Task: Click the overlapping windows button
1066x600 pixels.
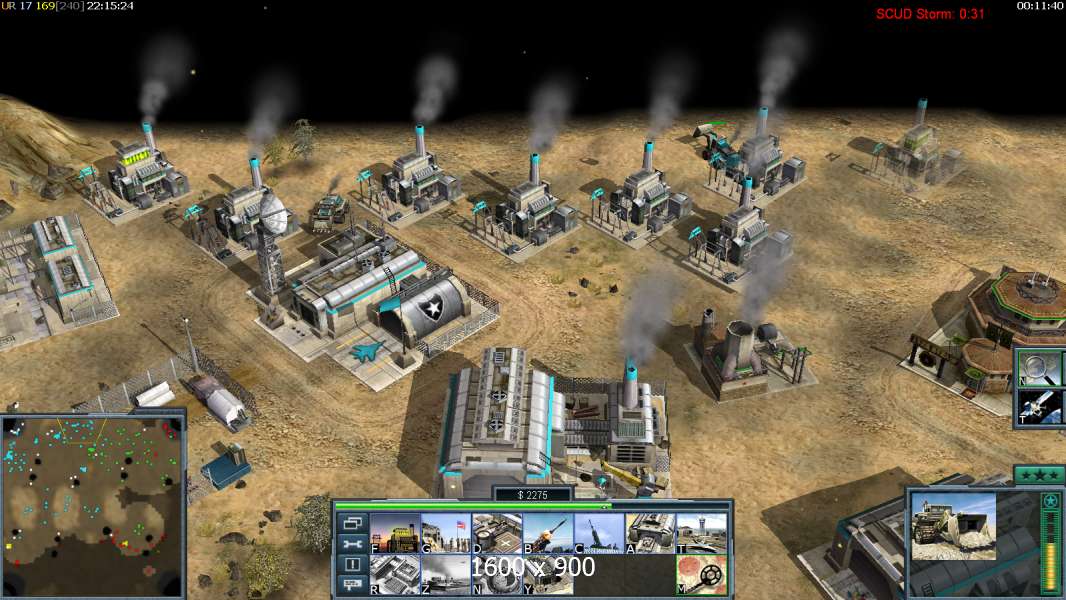Action: [352, 523]
